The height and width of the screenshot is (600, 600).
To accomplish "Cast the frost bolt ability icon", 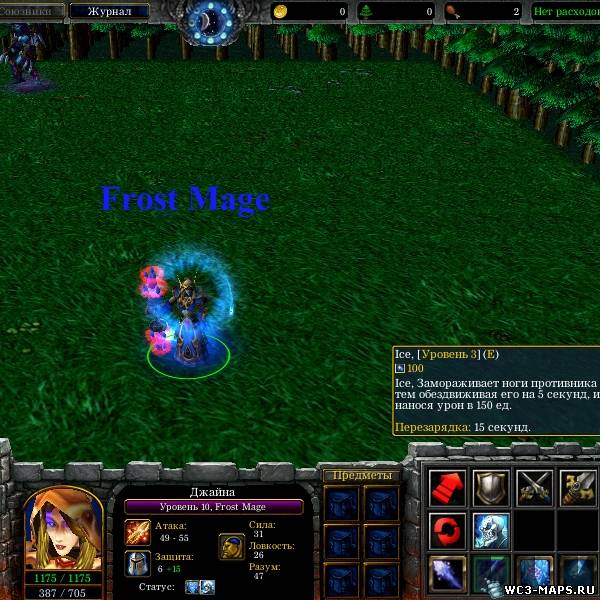I will [x=447, y=575].
